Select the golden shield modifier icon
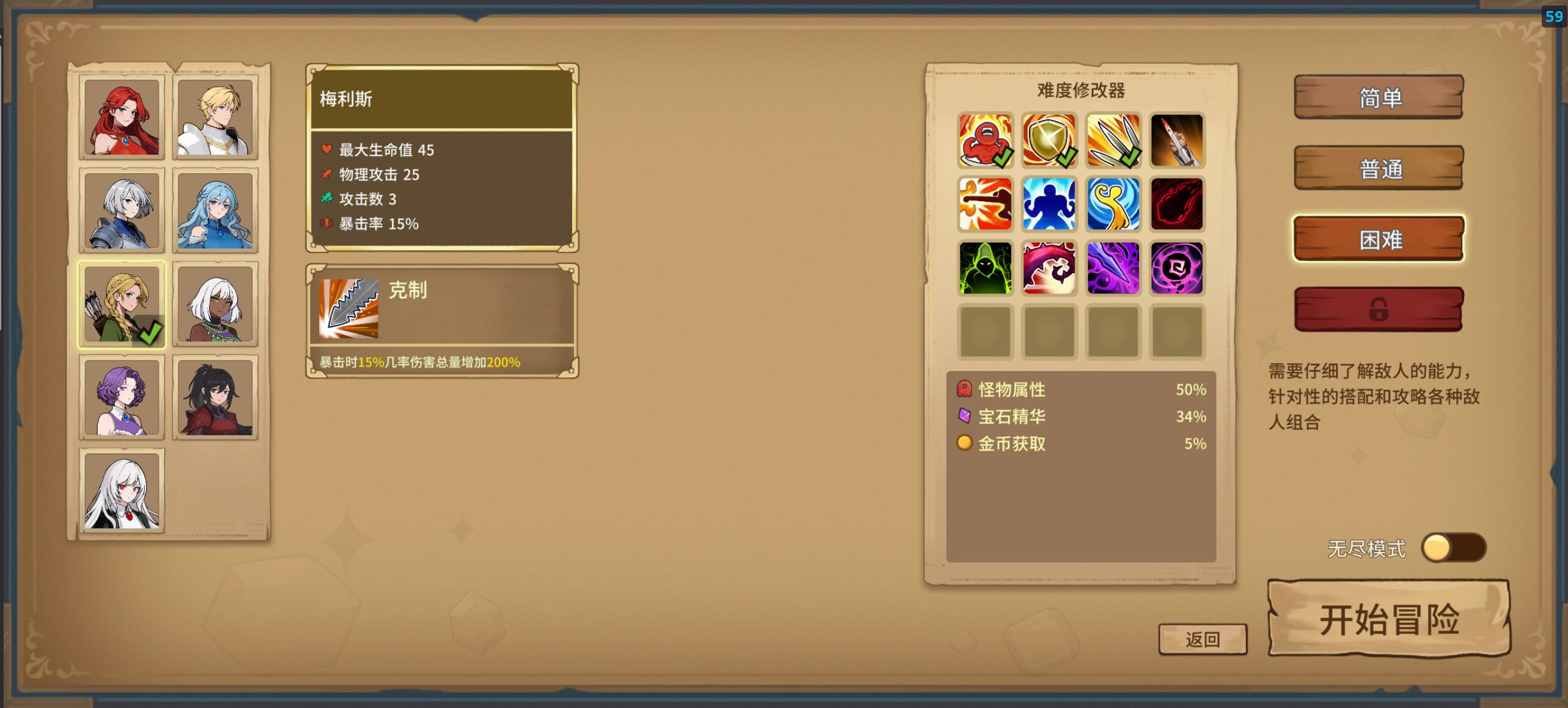The image size is (1568, 708). tap(1049, 141)
